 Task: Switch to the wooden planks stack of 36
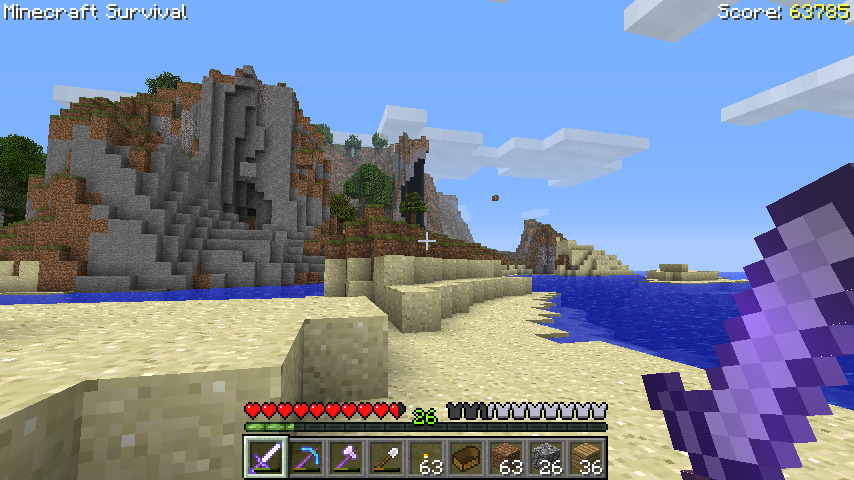coord(586,458)
